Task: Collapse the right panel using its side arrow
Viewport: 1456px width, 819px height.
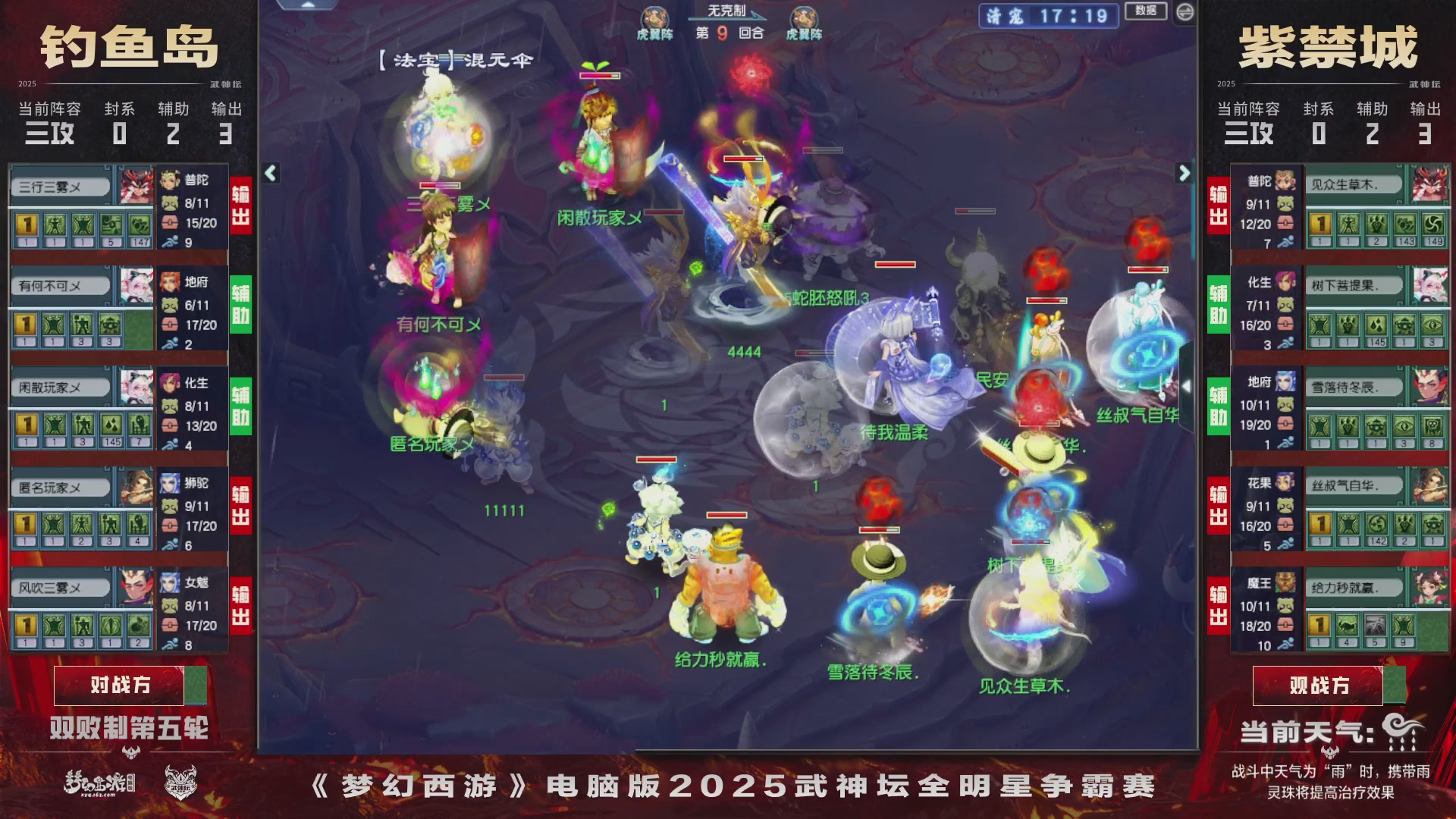Action: [1187, 387]
